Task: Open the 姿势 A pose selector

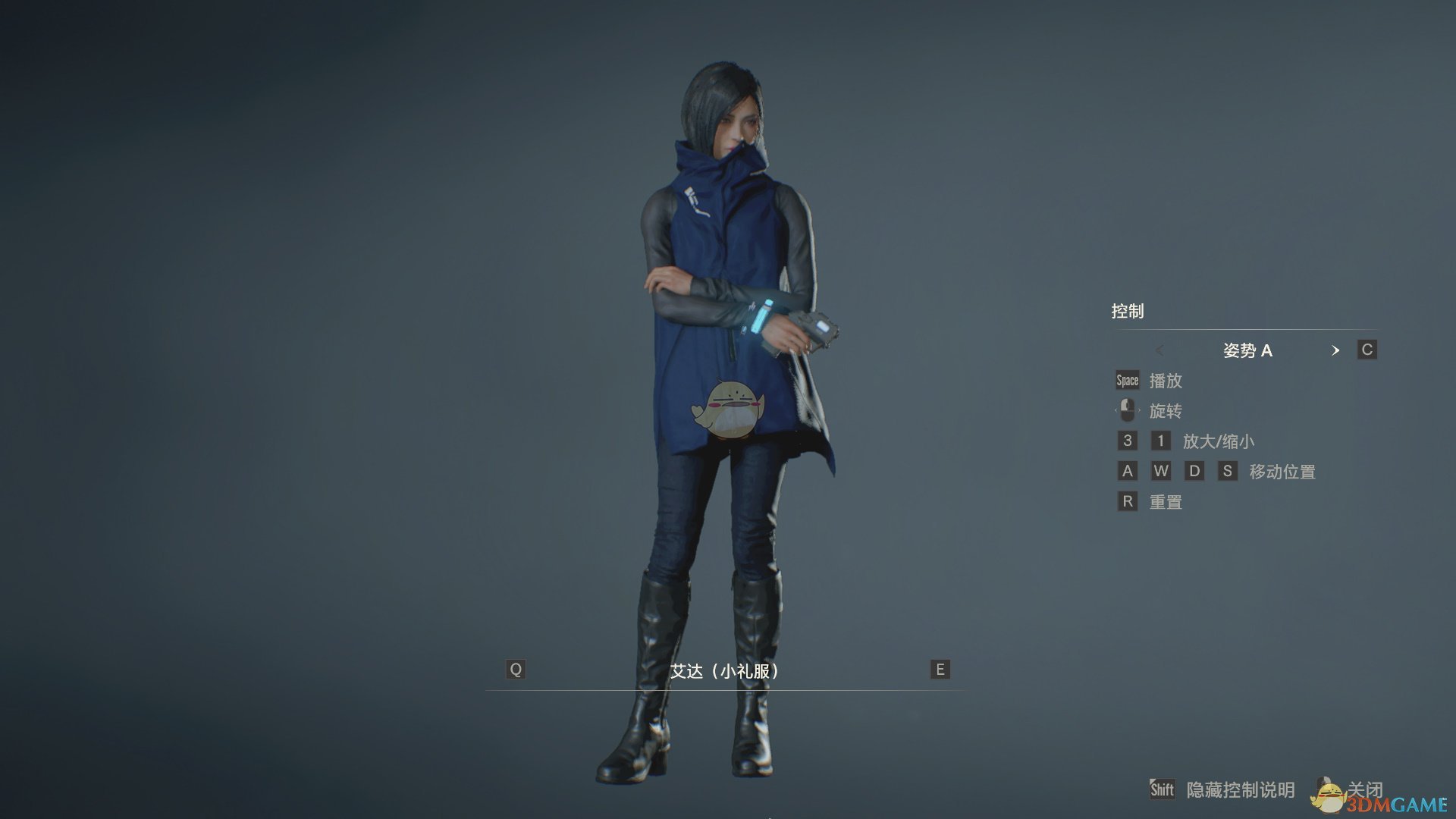Action: pyautogui.click(x=1250, y=350)
